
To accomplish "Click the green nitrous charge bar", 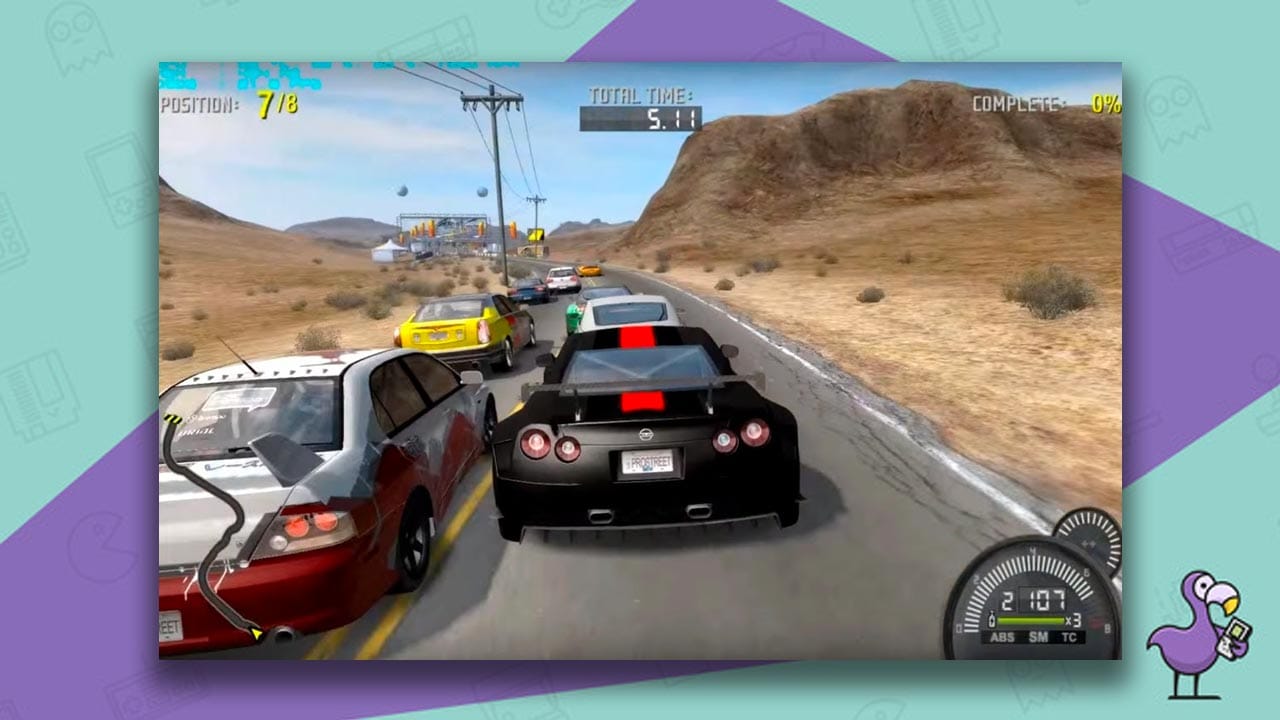I will 1030,620.
